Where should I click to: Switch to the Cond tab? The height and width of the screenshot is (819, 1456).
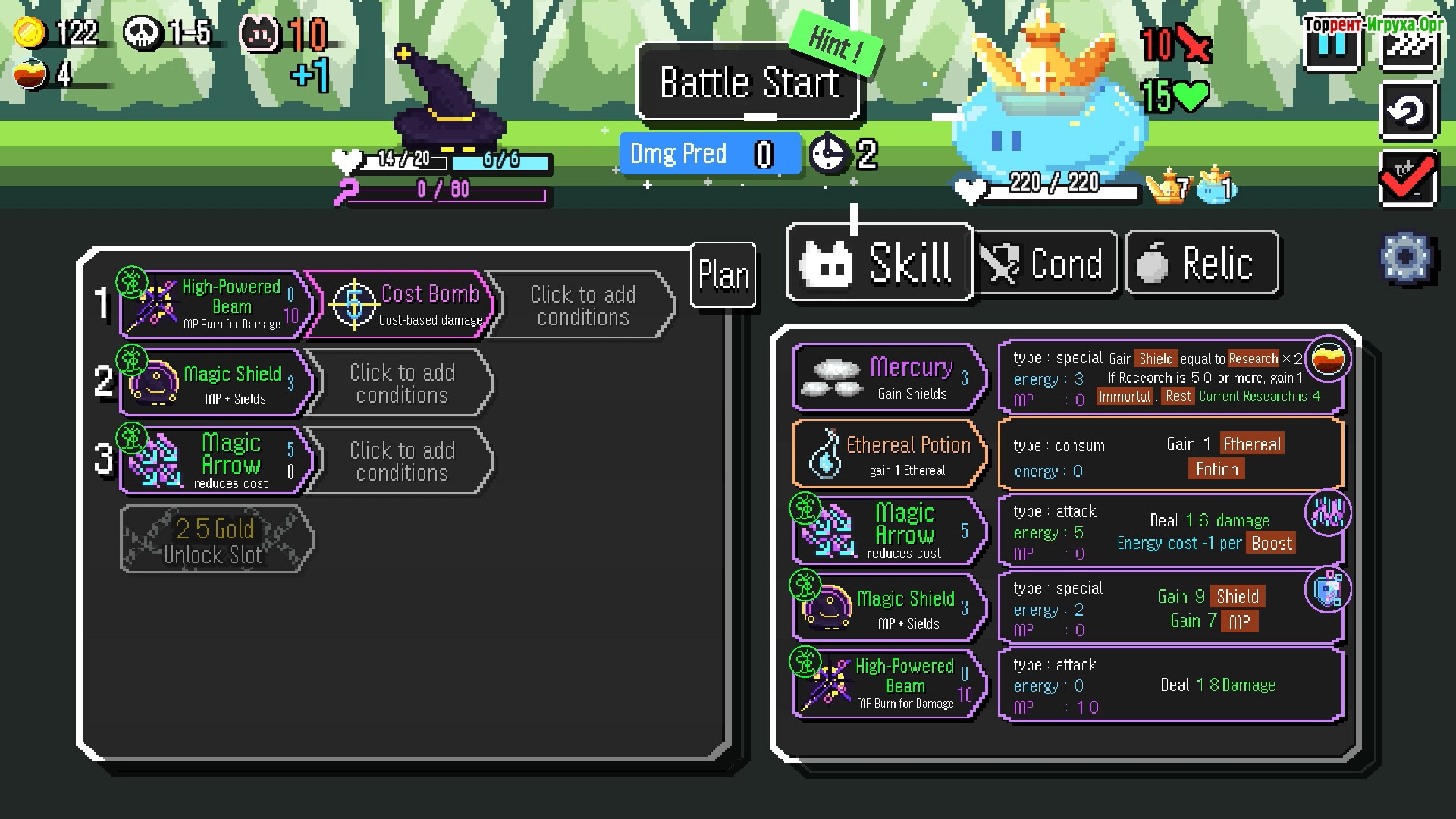click(1045, 263)
